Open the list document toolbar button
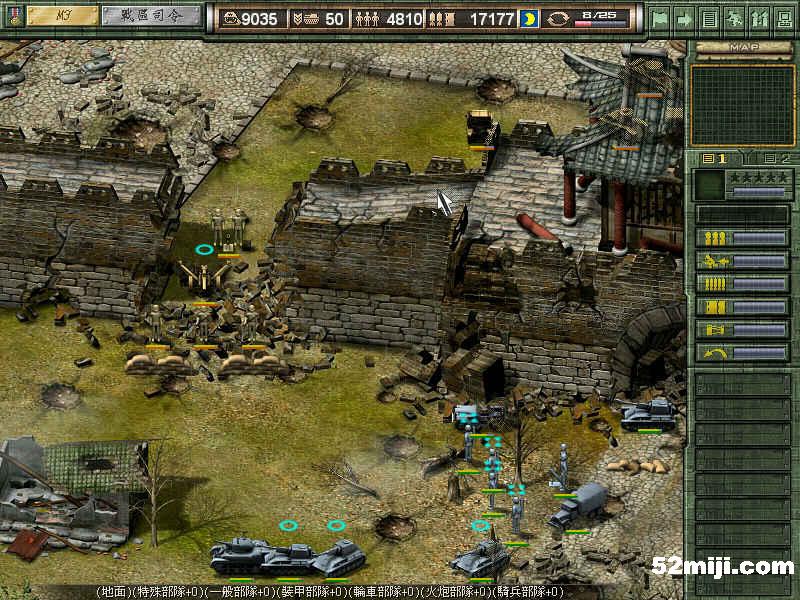 pos(710,17)
